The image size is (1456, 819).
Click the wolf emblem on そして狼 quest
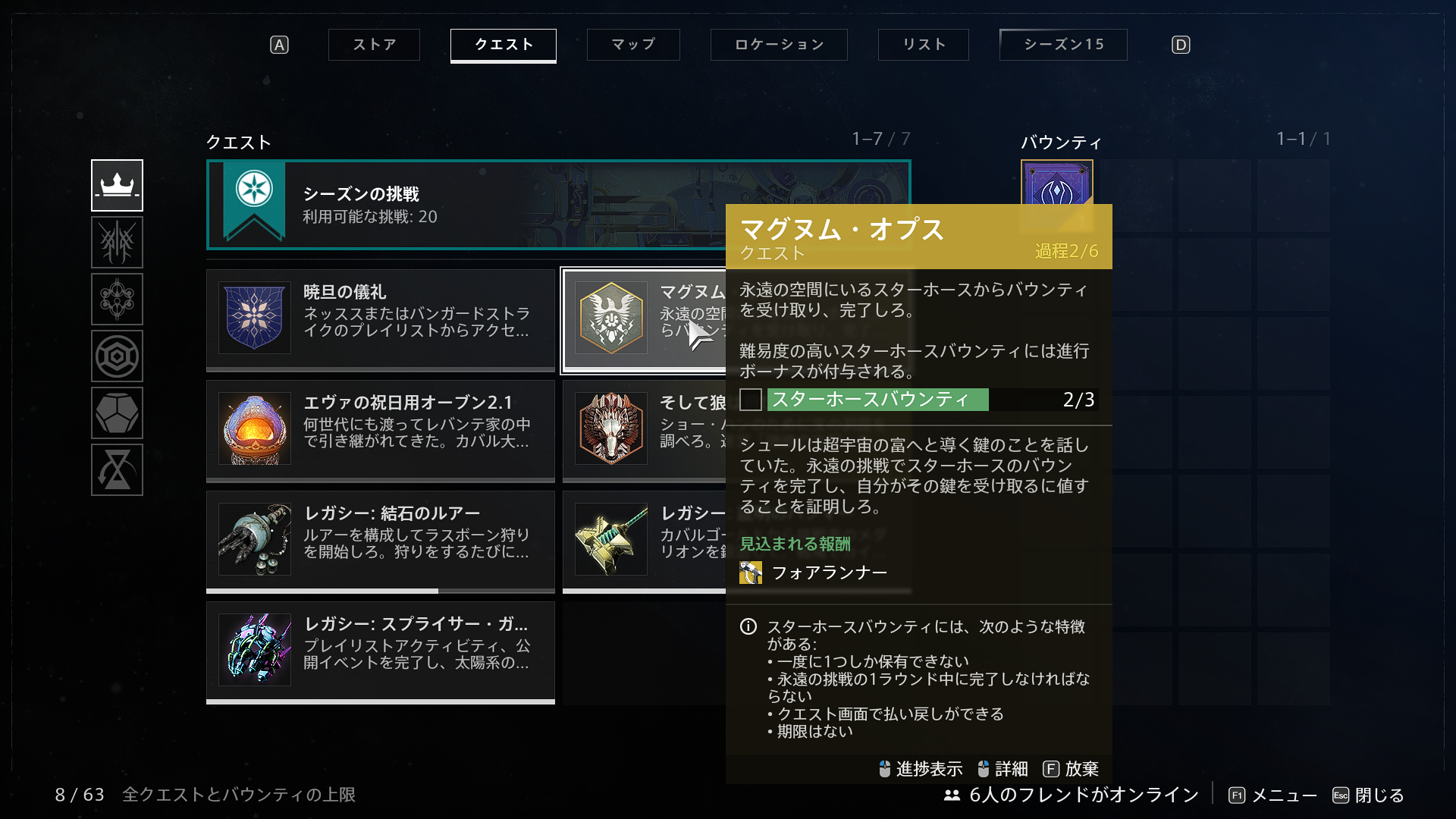(610, 429)
